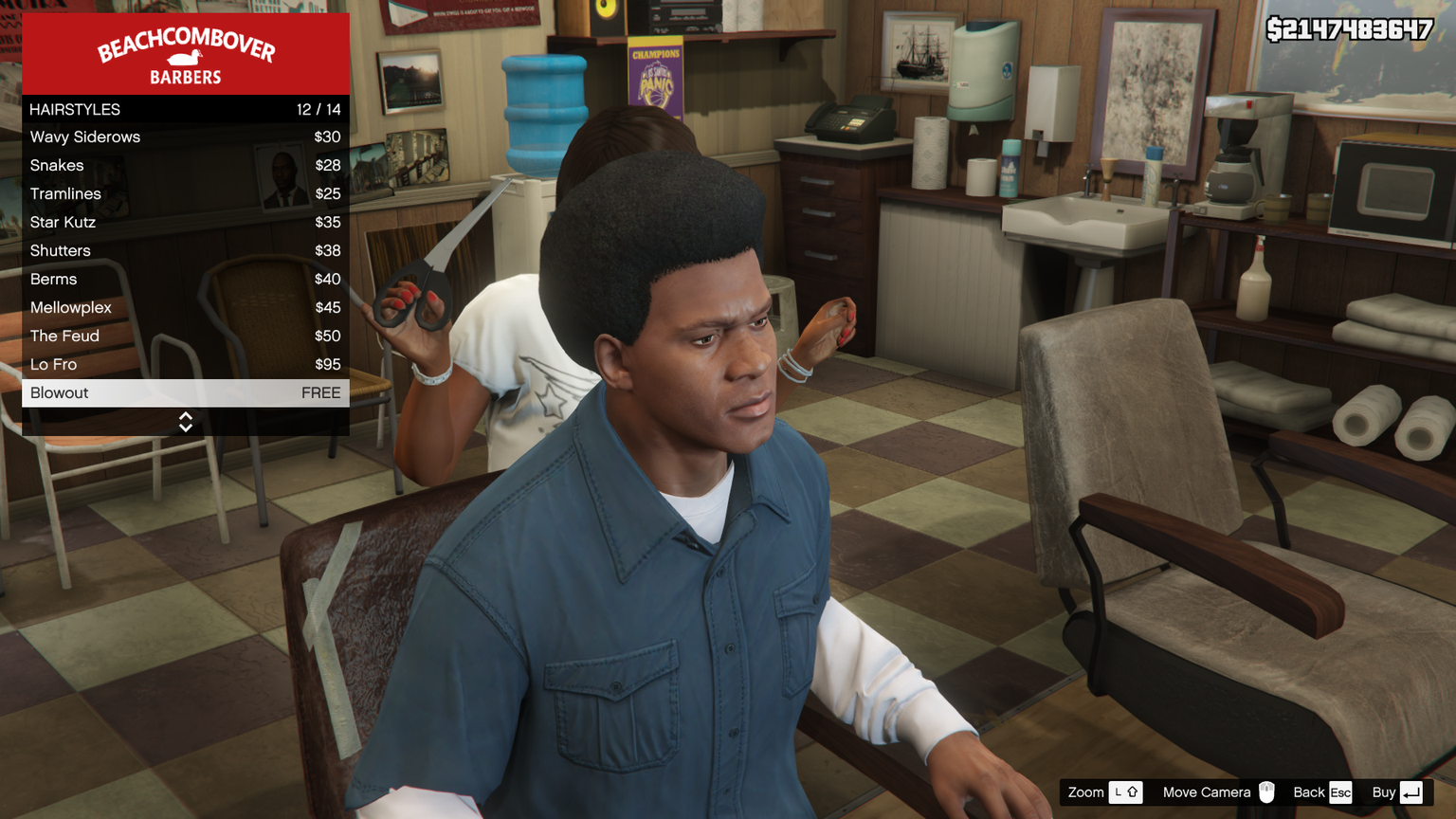Screen dimensions: 1456x819
Task: Select the Lo Fro hairstyle
Action: click(x=185, y=365)
